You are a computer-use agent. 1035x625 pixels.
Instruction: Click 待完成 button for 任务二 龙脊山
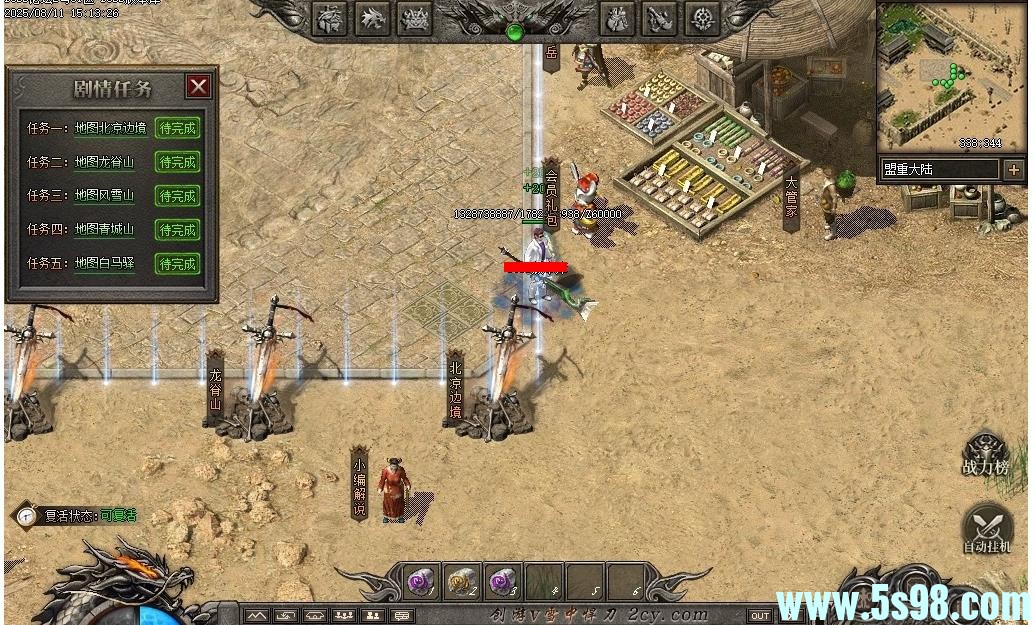(x=178, y=162)
